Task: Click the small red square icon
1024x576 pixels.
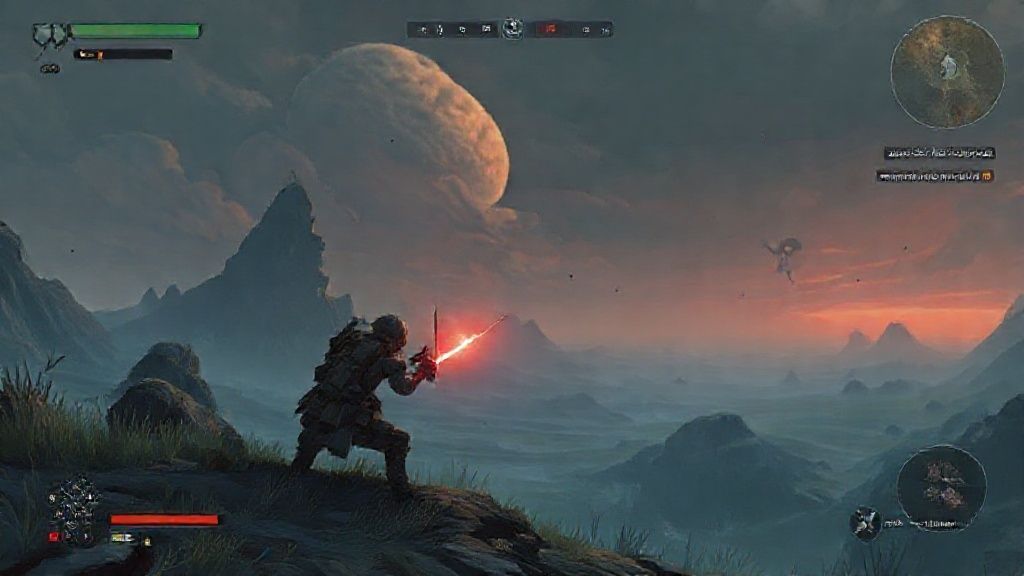Action: click(x=54, y=537)
